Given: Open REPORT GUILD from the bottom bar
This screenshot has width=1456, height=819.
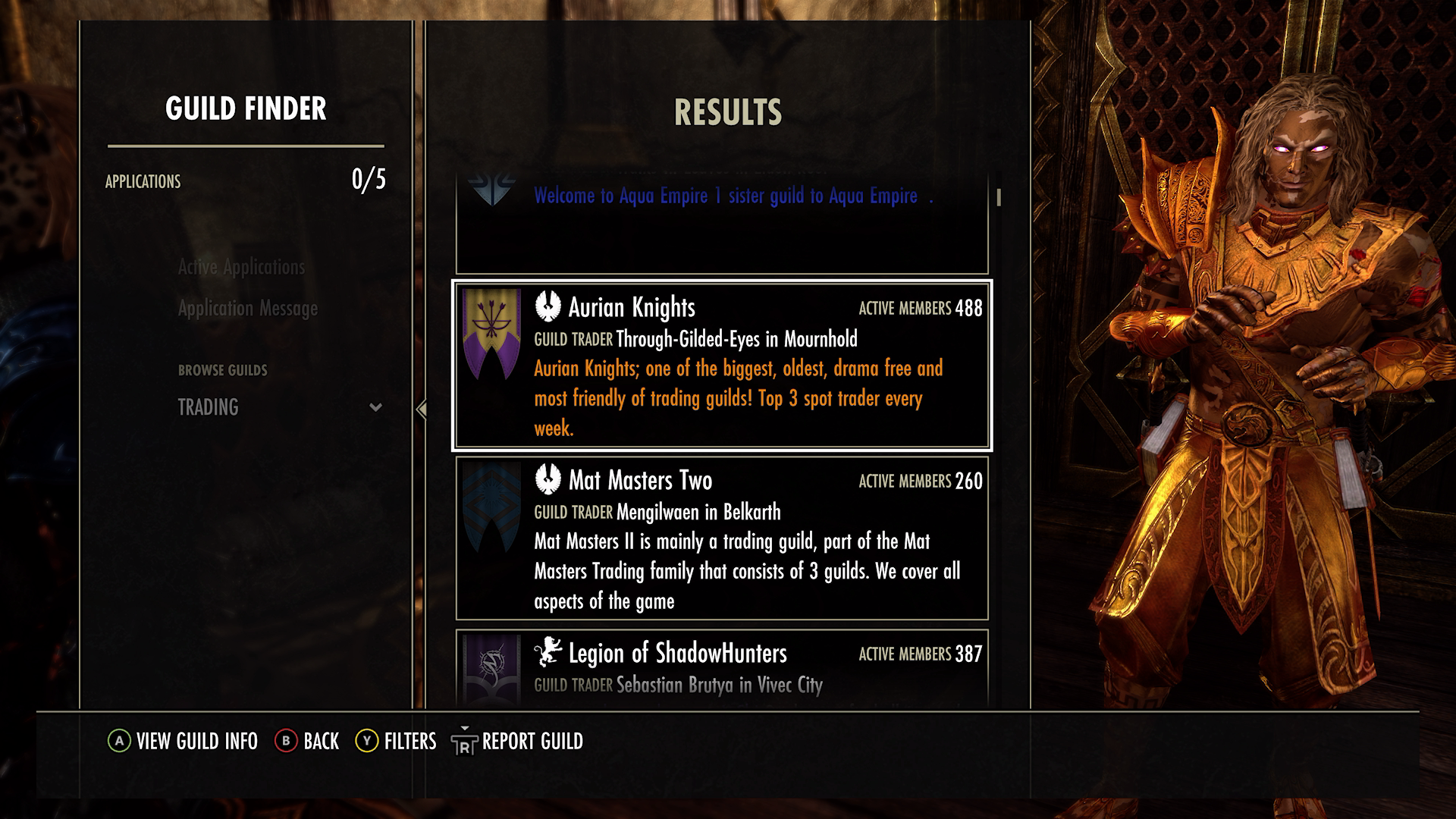Looking at the screenshot, I should click(x=532, y=742).
